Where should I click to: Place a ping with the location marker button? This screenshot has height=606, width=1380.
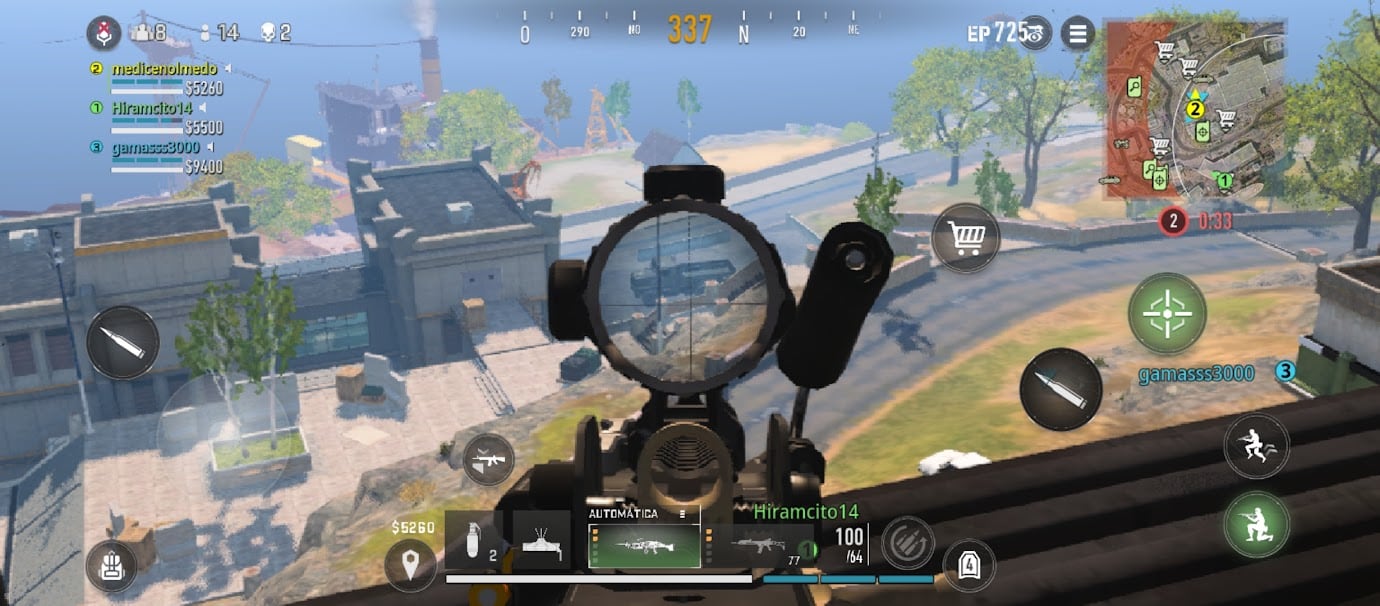[x=410, y=565]
